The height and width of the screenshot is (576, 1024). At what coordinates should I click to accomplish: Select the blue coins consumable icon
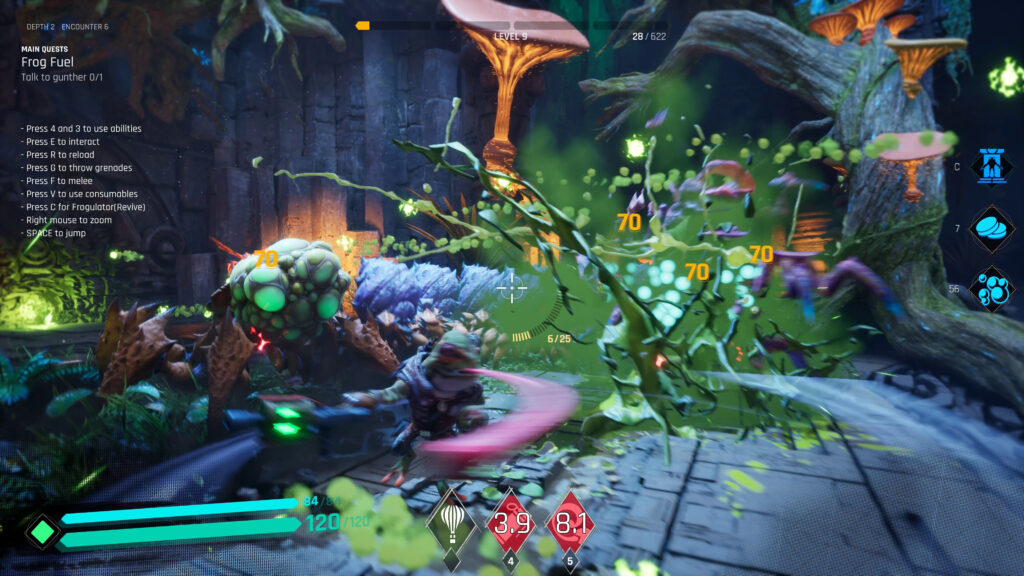click(992, 228)
